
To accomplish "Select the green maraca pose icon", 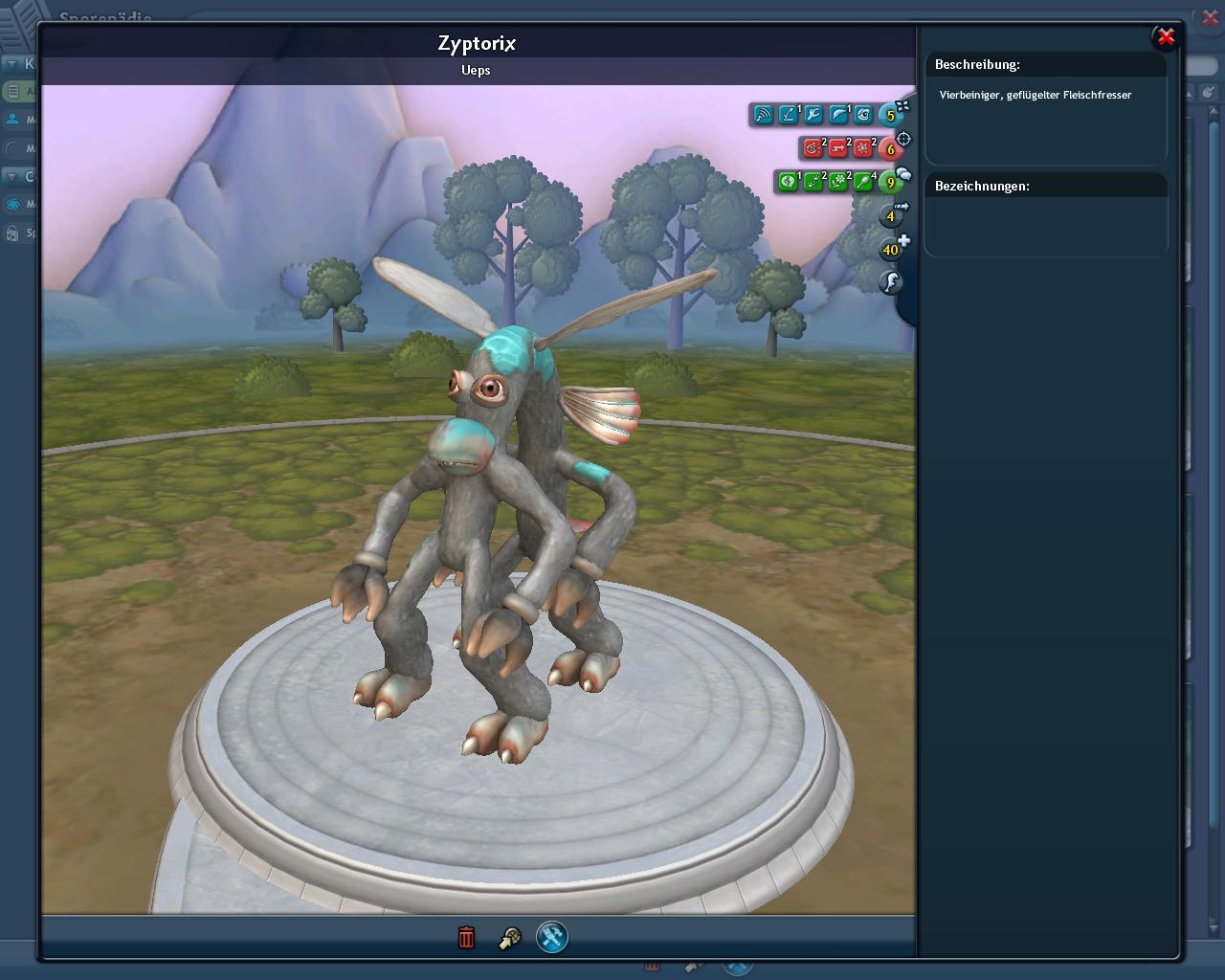I will [x=862, y=182].
